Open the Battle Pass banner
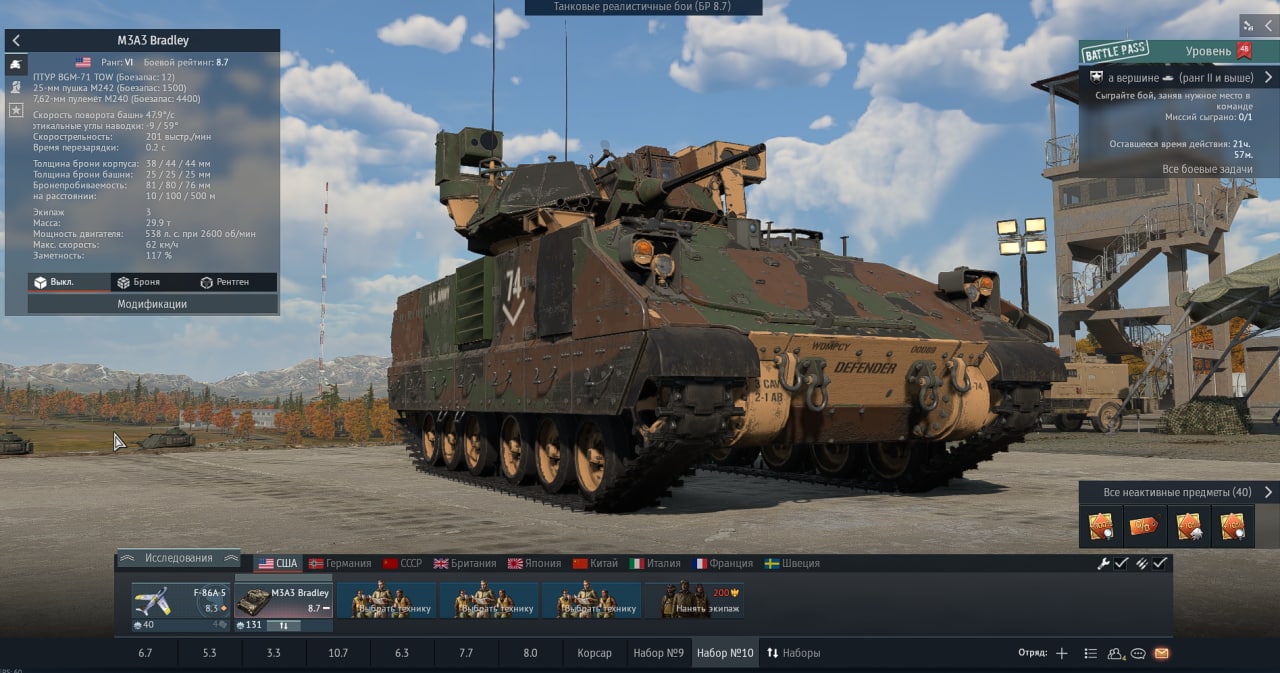The width and height of the screenshot is (1280, 673). (1113, 51)
